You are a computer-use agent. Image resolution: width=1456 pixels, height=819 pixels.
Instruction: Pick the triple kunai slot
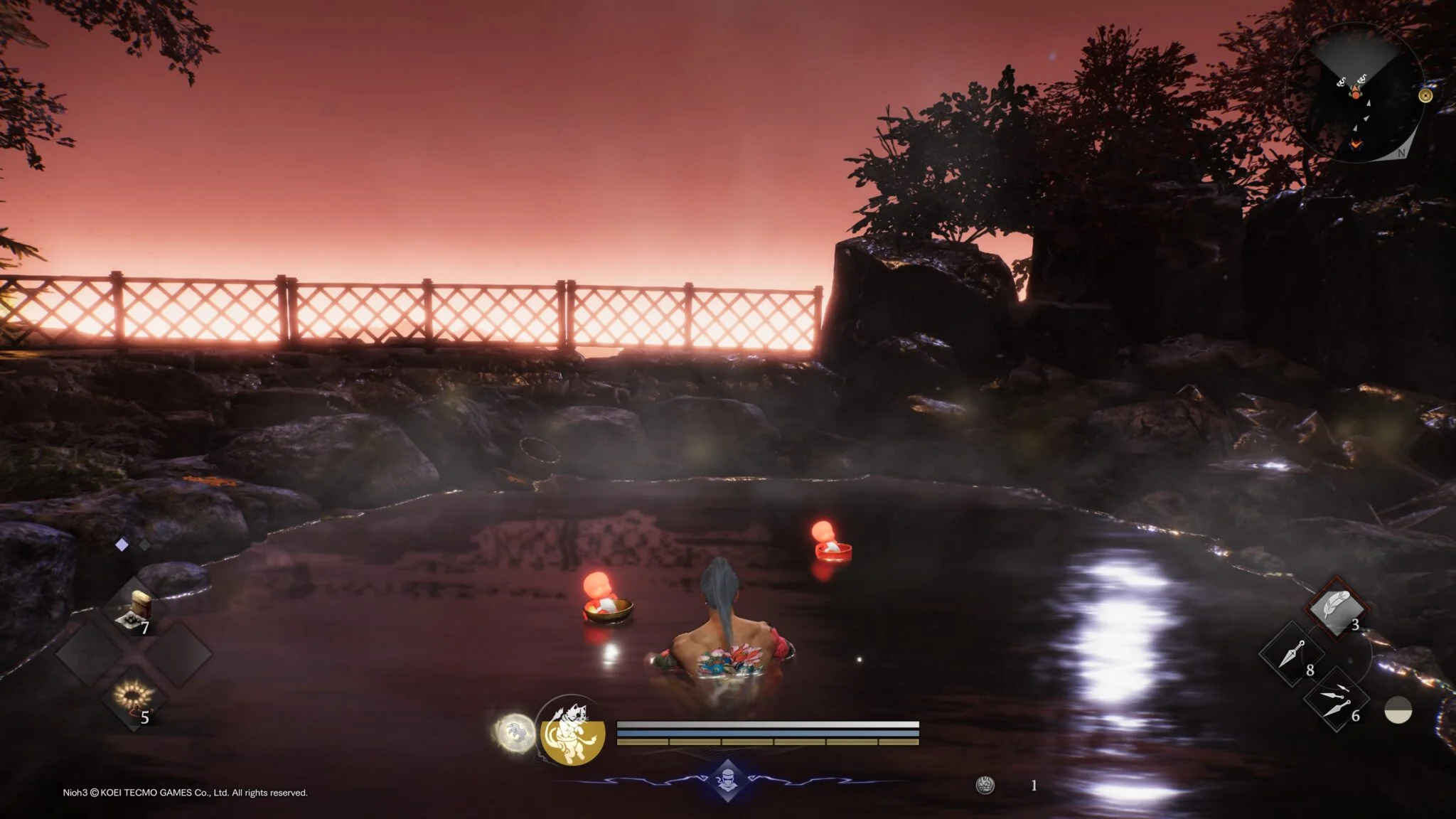(x=1334, y=699)
